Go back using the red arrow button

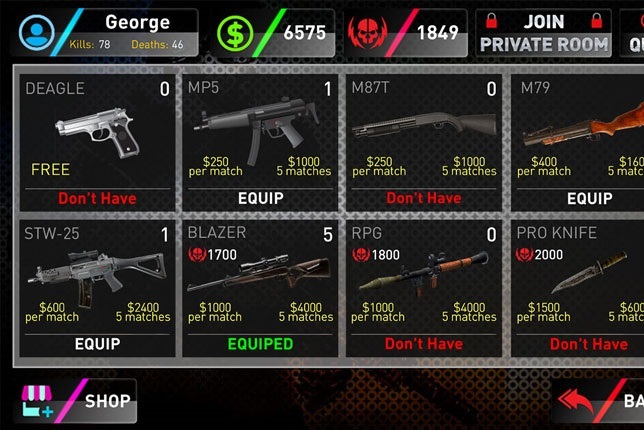pos(600,401)
